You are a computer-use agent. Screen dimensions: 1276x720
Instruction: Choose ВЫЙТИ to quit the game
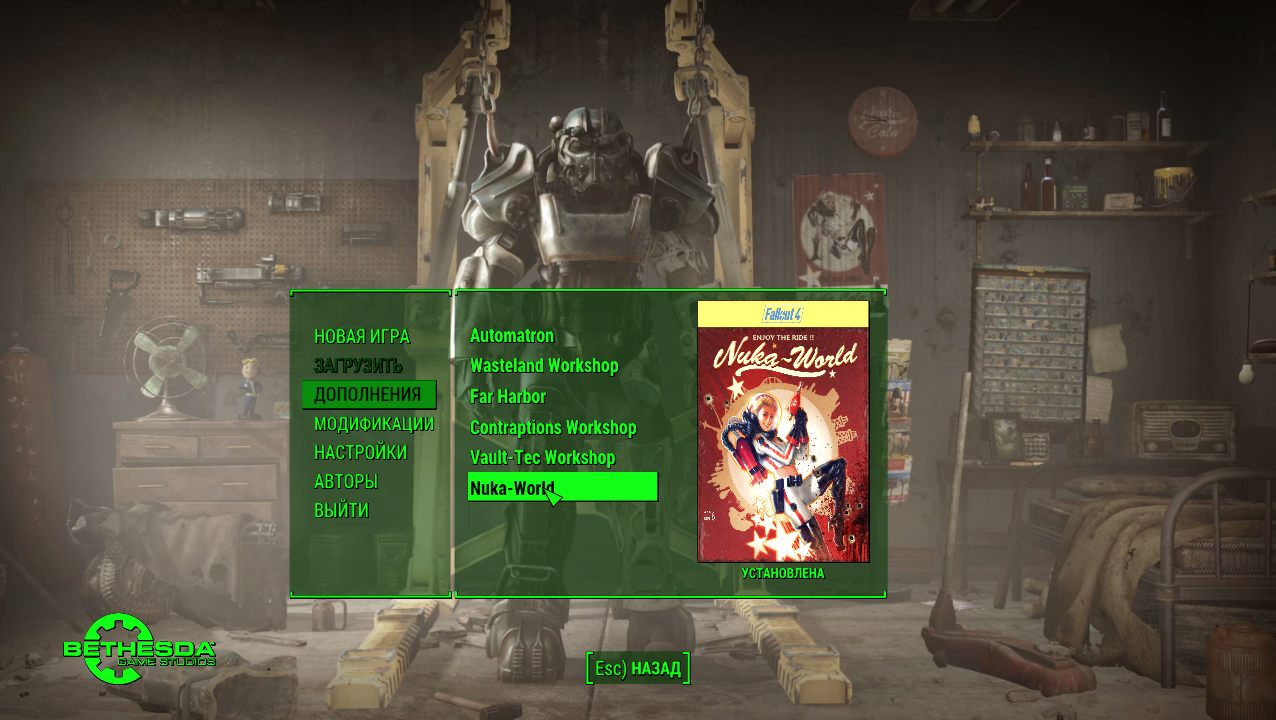[341, 511]
